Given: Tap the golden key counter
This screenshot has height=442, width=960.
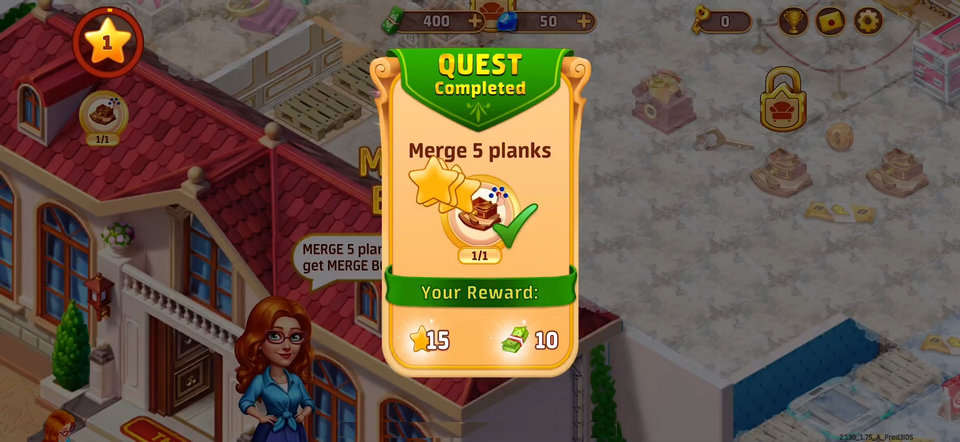Looking at the screenshot, I should (x=722, y=21).
